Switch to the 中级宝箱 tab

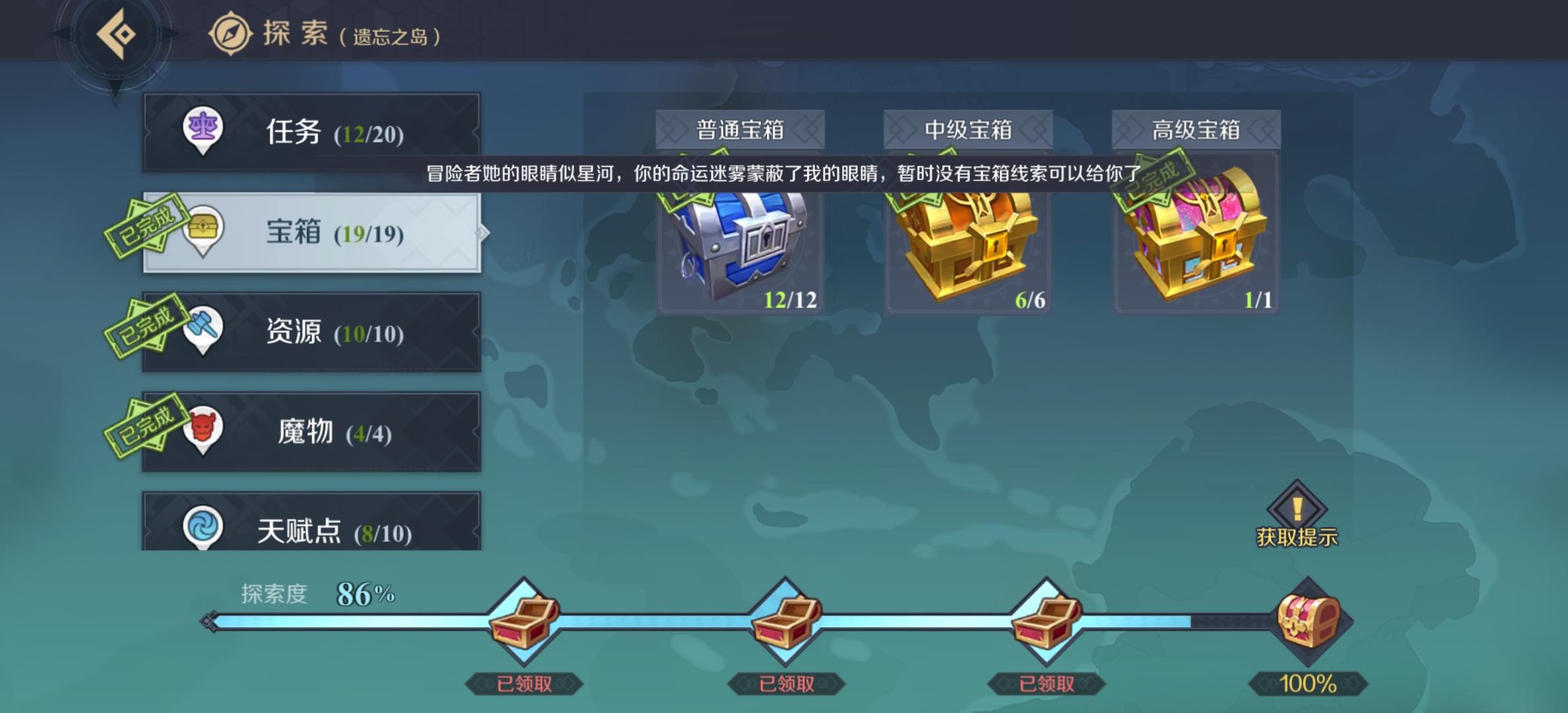967,129
